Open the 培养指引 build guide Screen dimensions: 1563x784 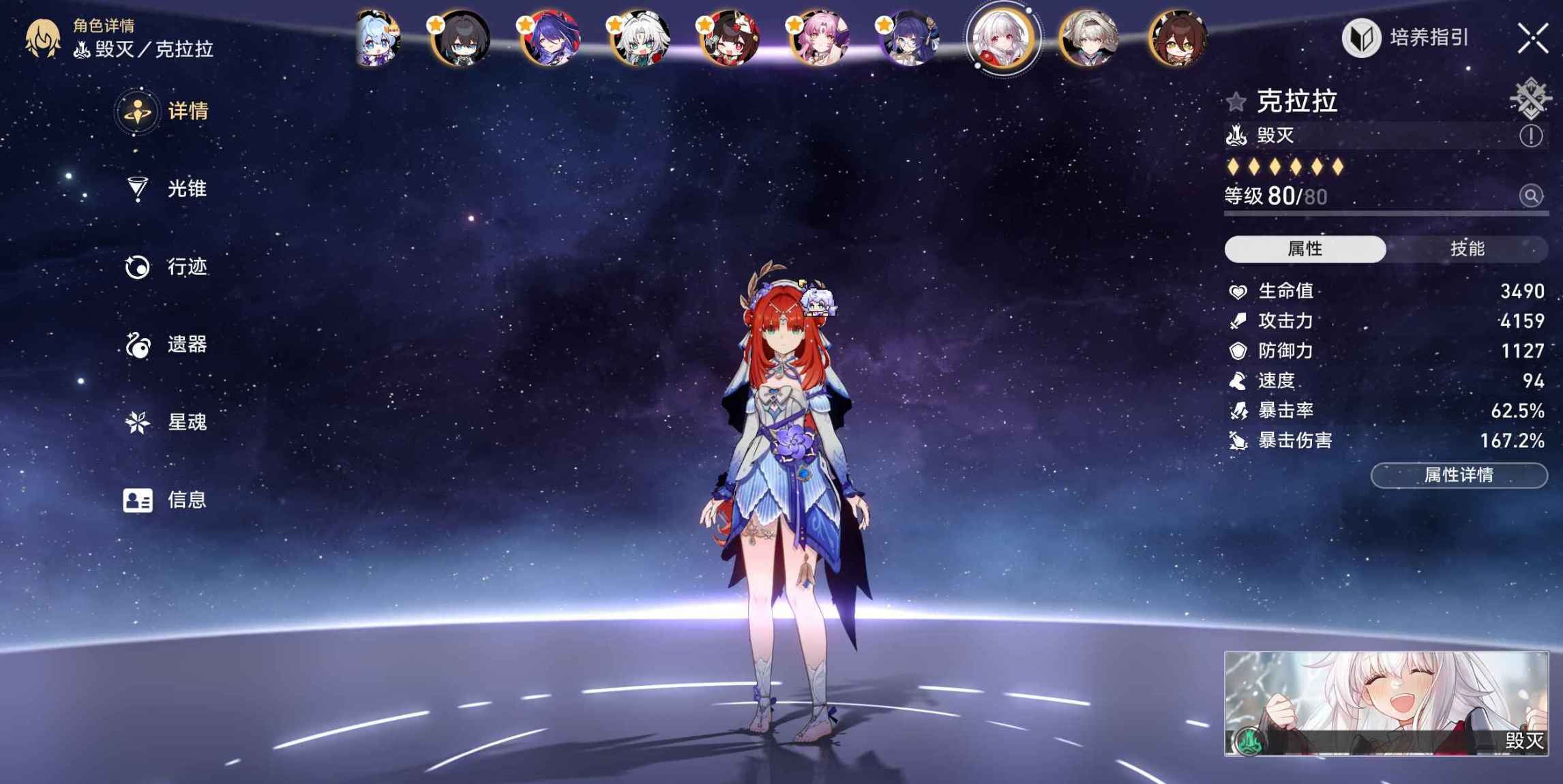pos(1405,39)
